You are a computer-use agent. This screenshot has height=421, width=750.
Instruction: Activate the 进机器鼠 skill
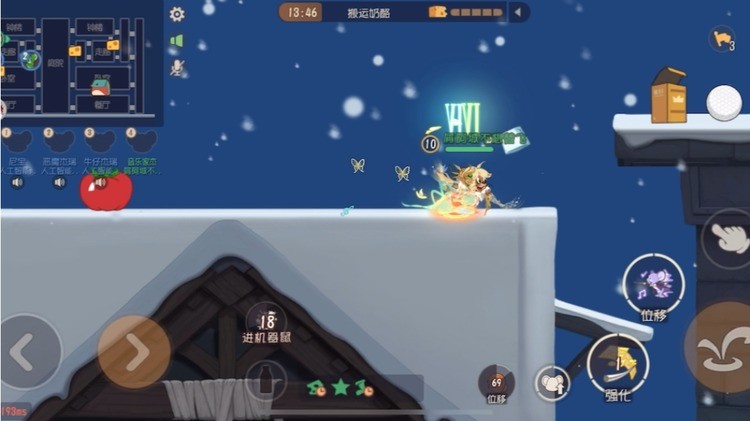[x=266, y=323]
